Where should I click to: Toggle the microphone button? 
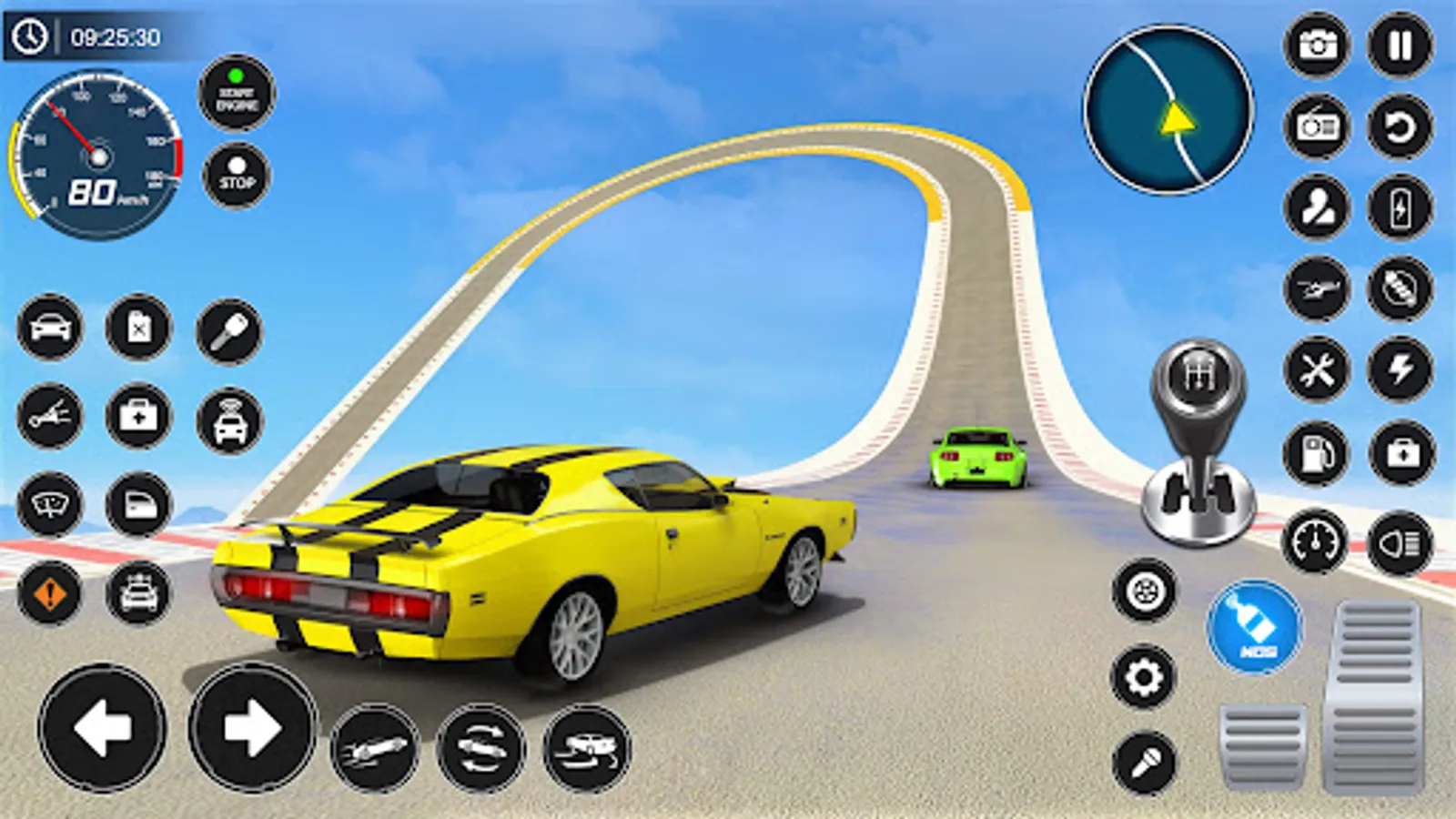pos(1144,762)
